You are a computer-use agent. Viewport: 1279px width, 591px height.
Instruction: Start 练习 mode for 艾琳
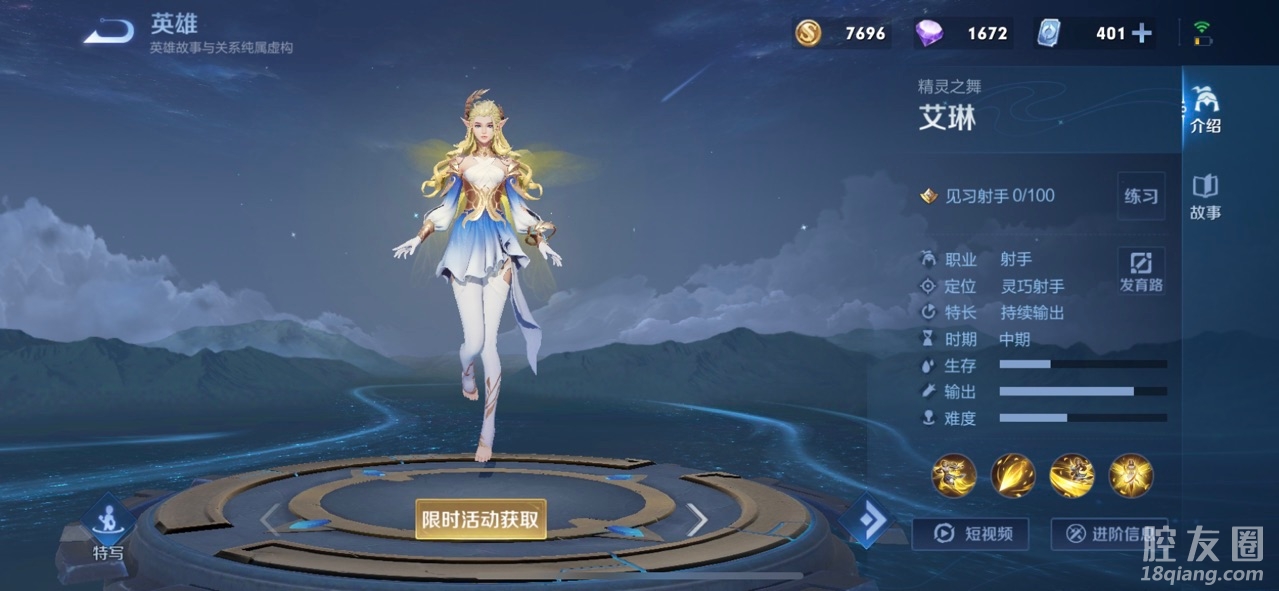tap(1140, 196)
